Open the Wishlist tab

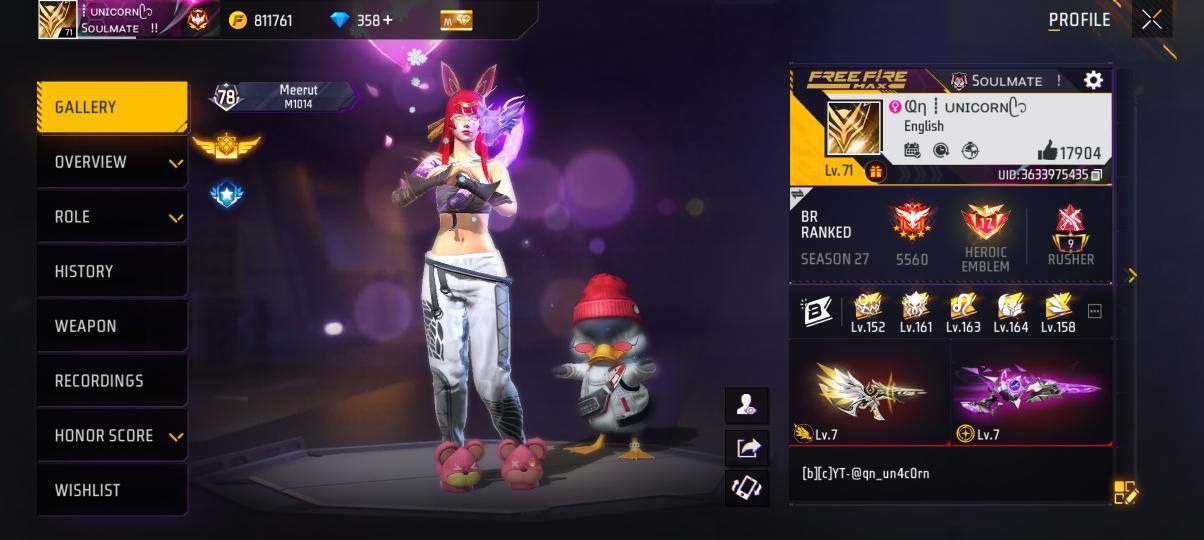(x=112, y=490)
